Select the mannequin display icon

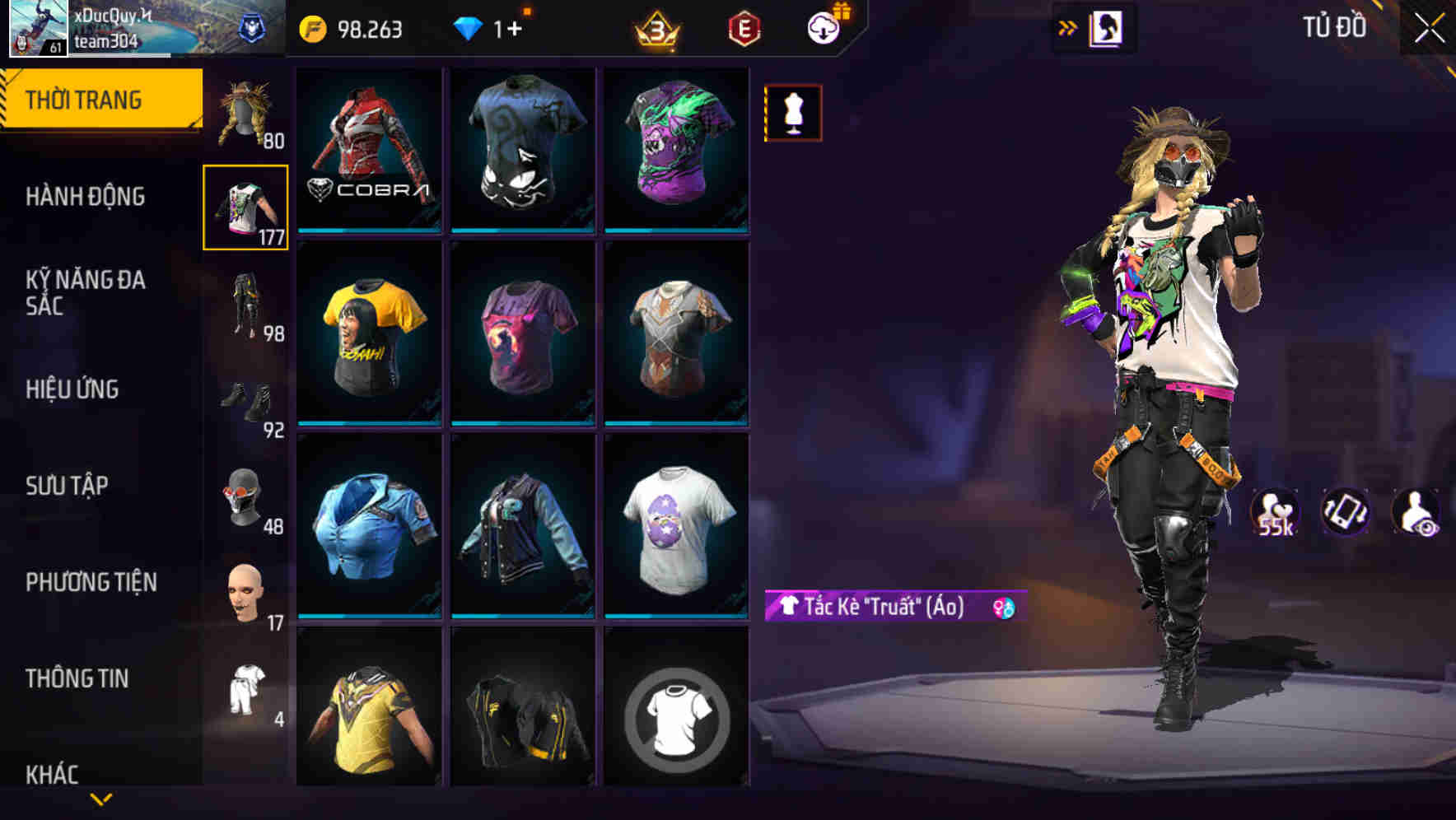792,112
